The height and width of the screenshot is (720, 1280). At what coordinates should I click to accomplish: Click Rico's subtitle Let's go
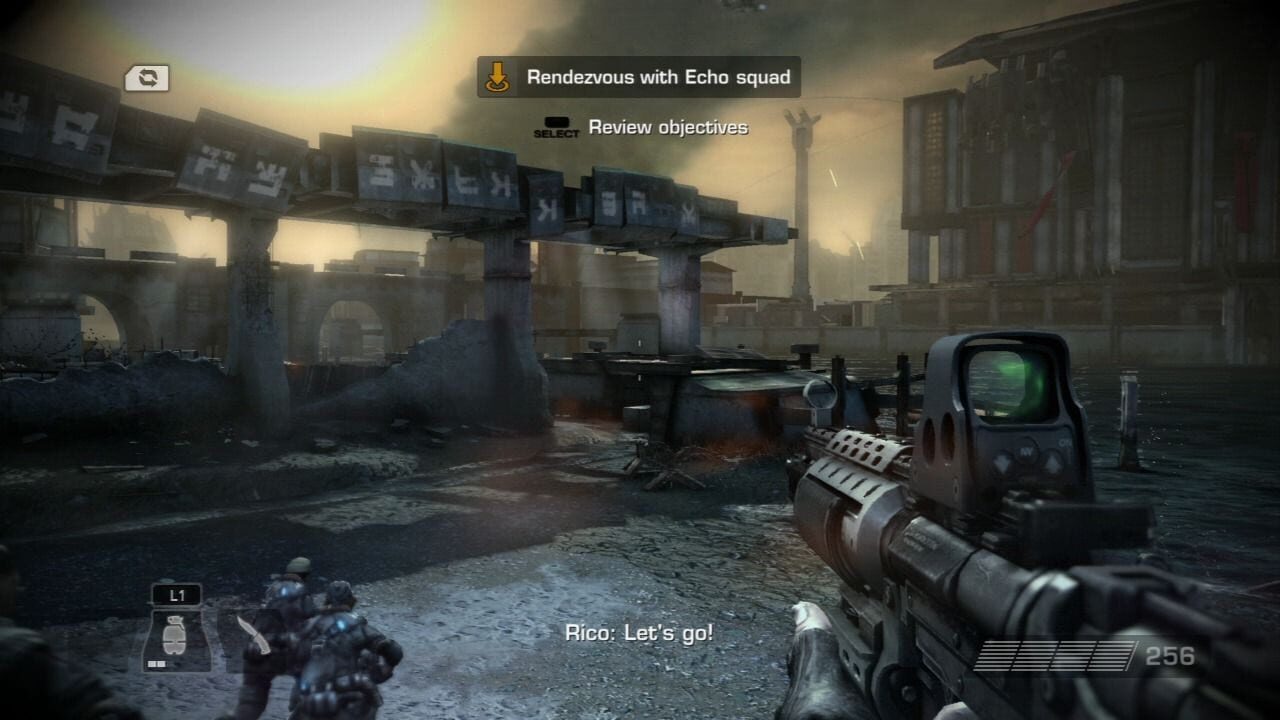coord(638,631)
